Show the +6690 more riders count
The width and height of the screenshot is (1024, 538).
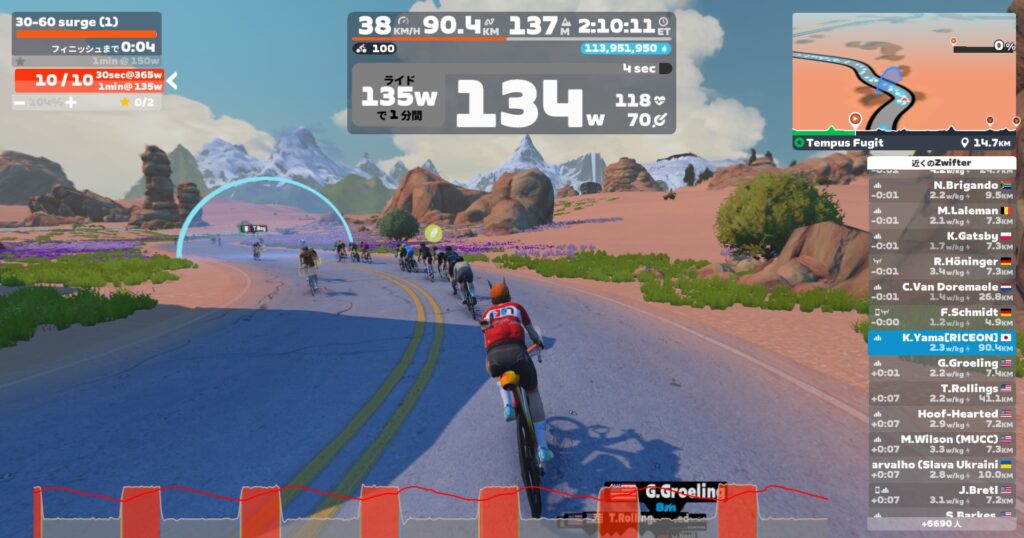click(x=941, y=523)
